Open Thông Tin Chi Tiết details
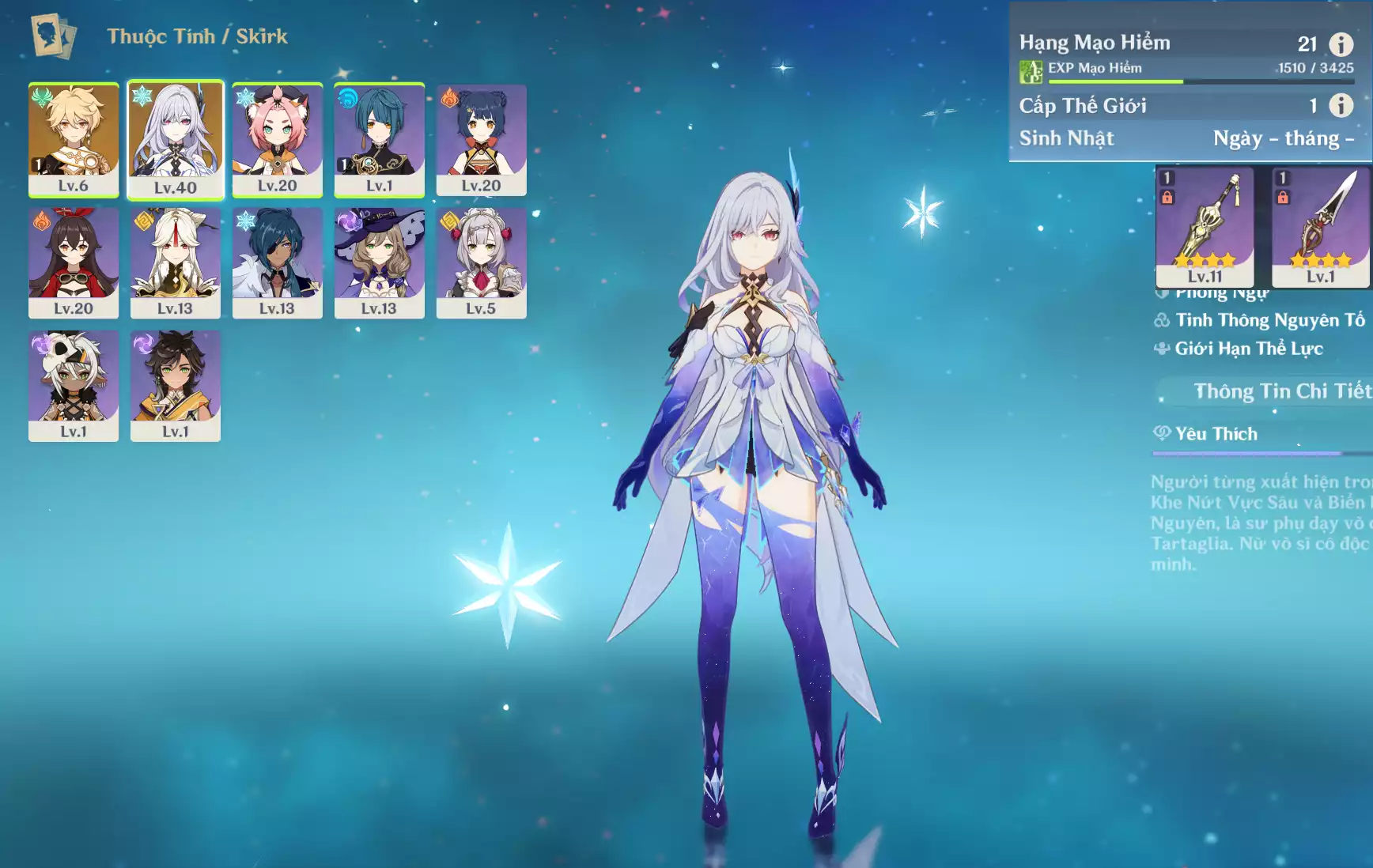 pyautogui.click(x=1281, y=391)
